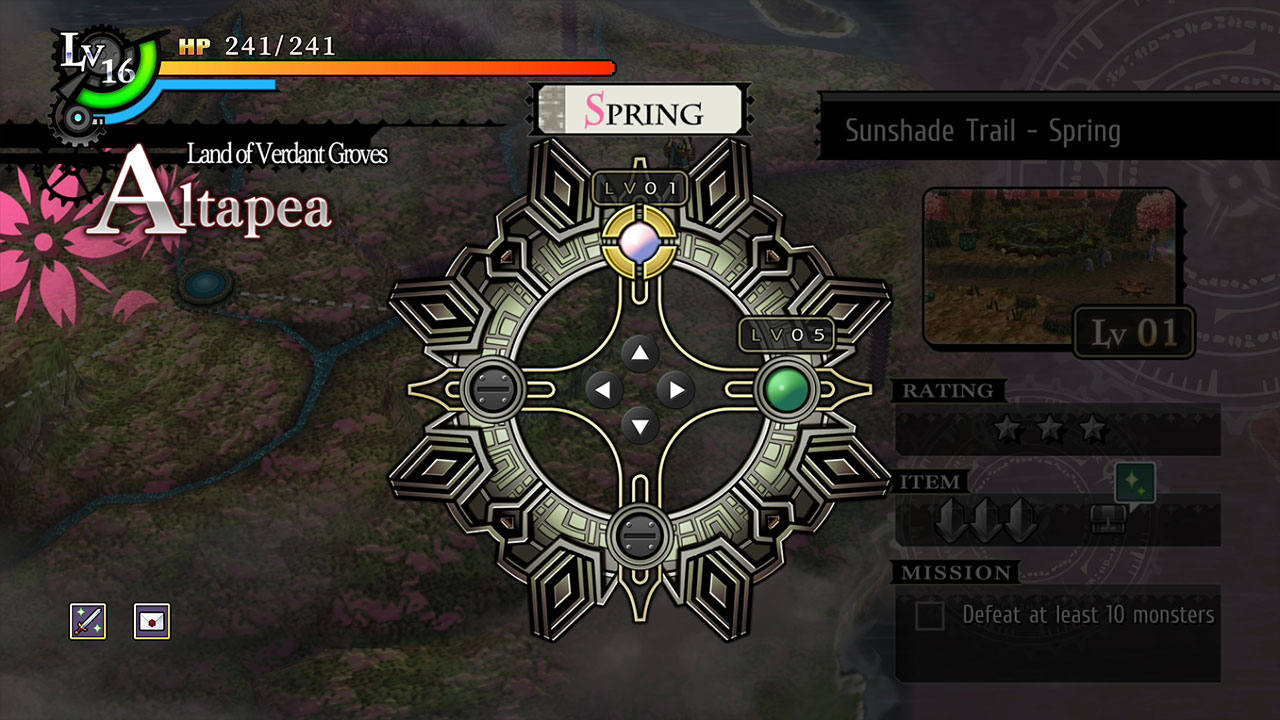Image resolution: width=1280 pixels, height=720 pixels.
Task: Select the SPRING season banner
Action: [640, 109]
